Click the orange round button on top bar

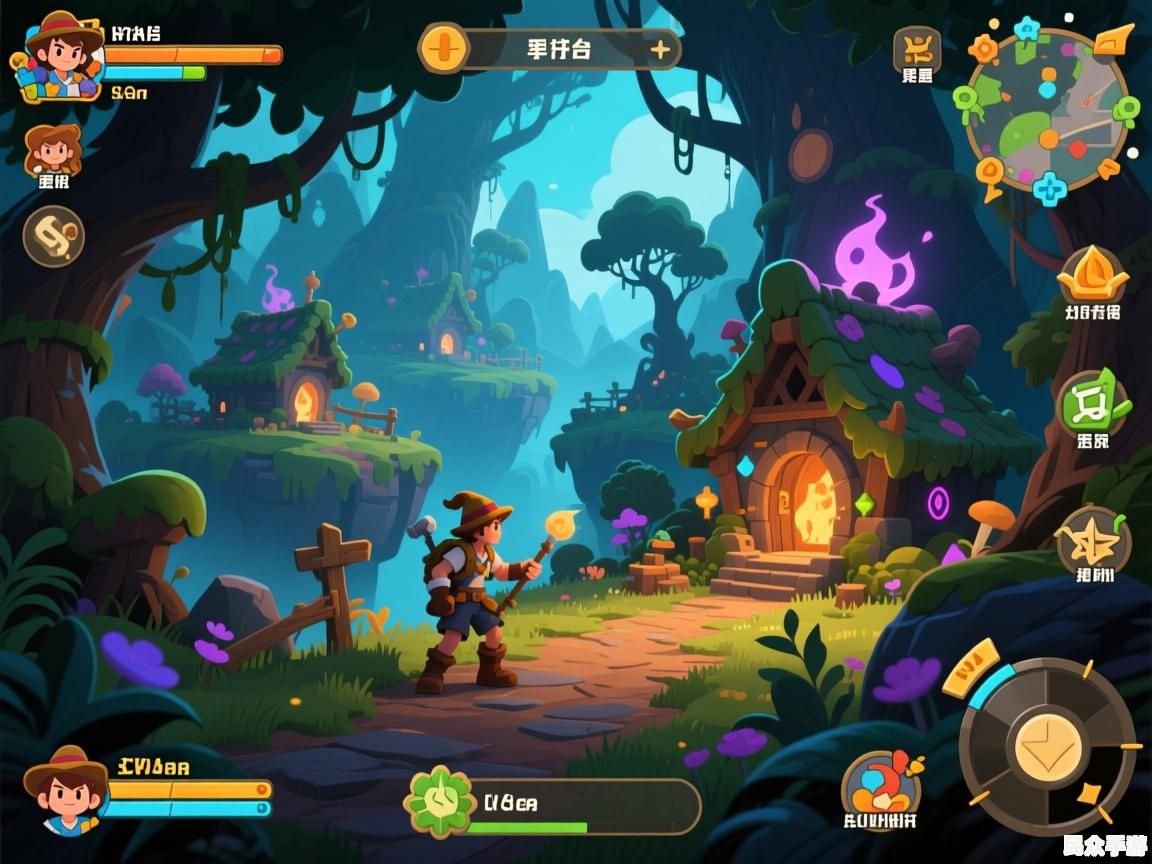[x=444, y=49]
